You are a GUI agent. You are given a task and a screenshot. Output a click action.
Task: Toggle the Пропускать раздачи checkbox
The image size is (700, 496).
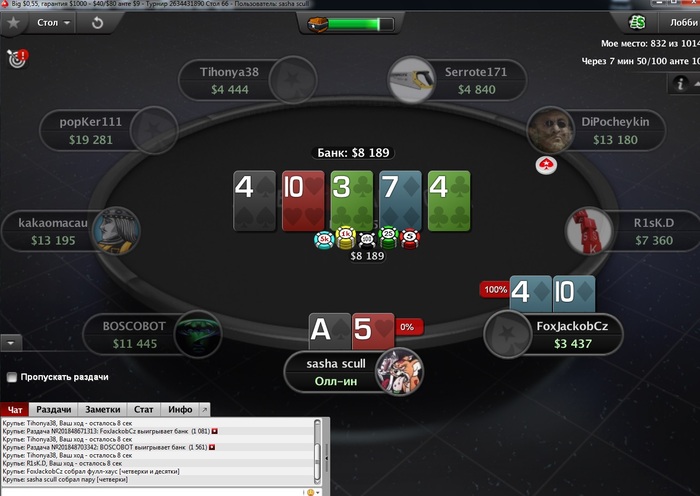click(x=12, y=377)
